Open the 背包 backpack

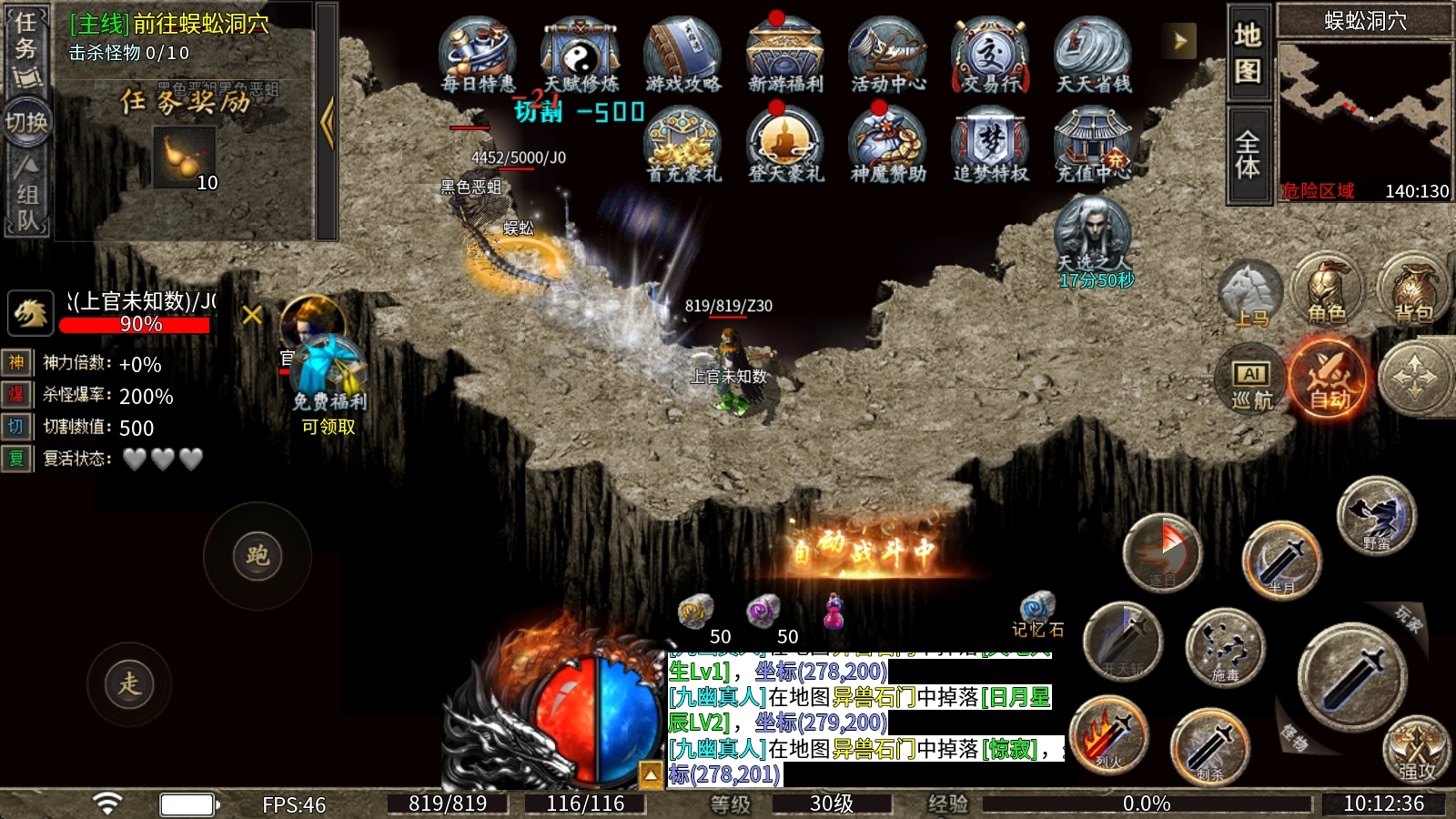coord(1413,289)
